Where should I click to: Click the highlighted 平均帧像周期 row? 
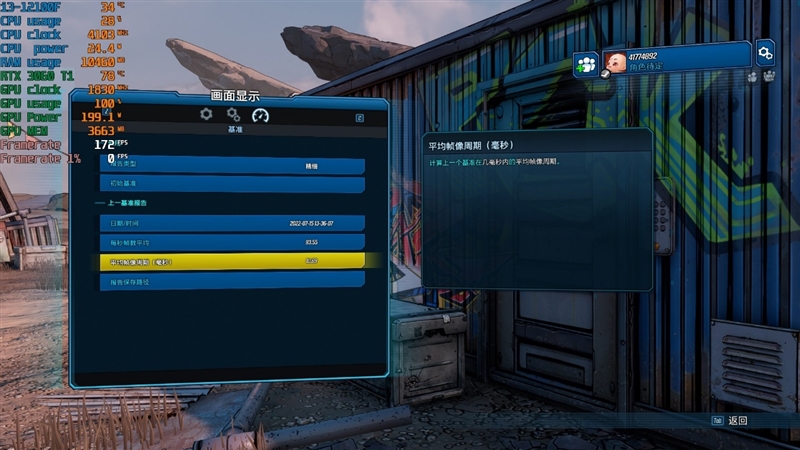(x=232, y=261)
